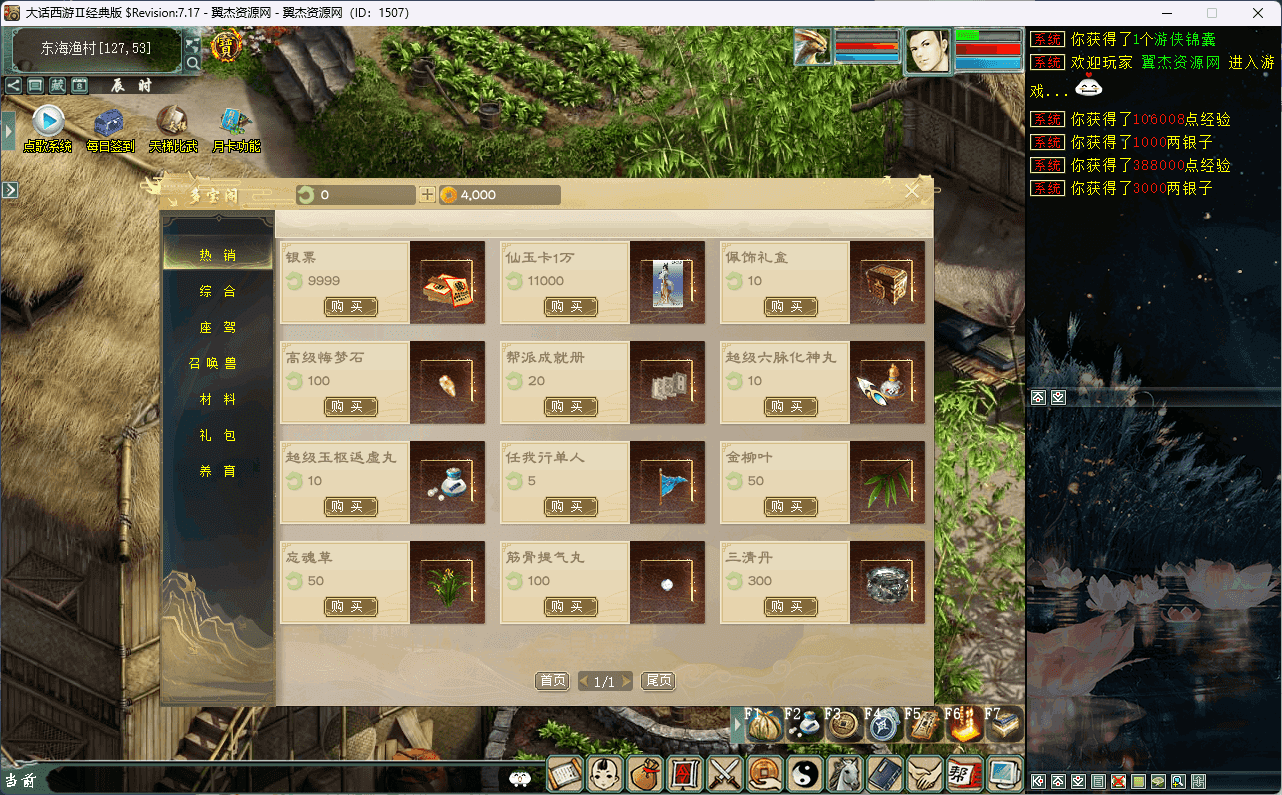Click the plus button to add currency
This screenshot has height=795, width=1282.
click(427, 195)
